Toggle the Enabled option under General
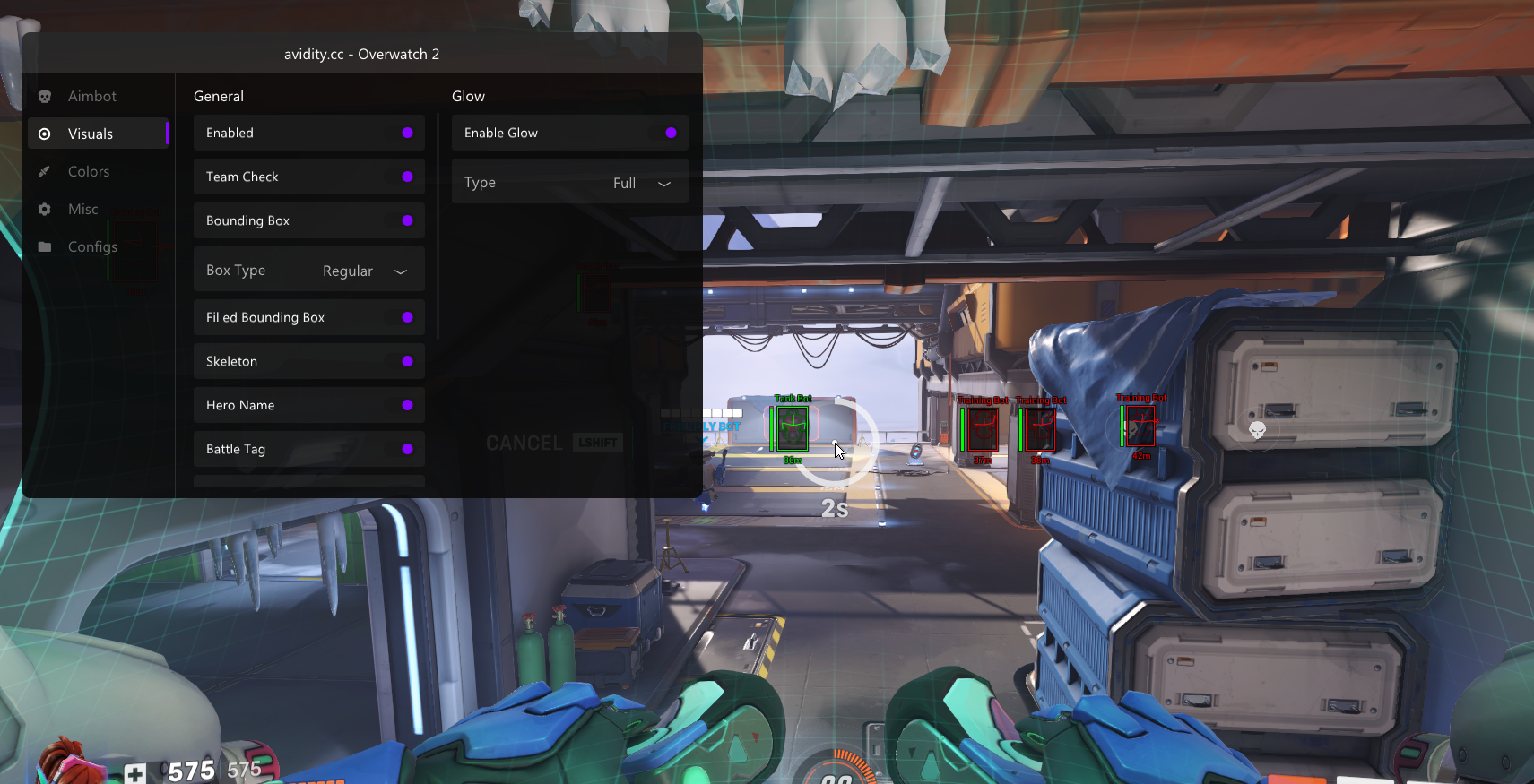The image size is (1534, 784). (406, 133)
